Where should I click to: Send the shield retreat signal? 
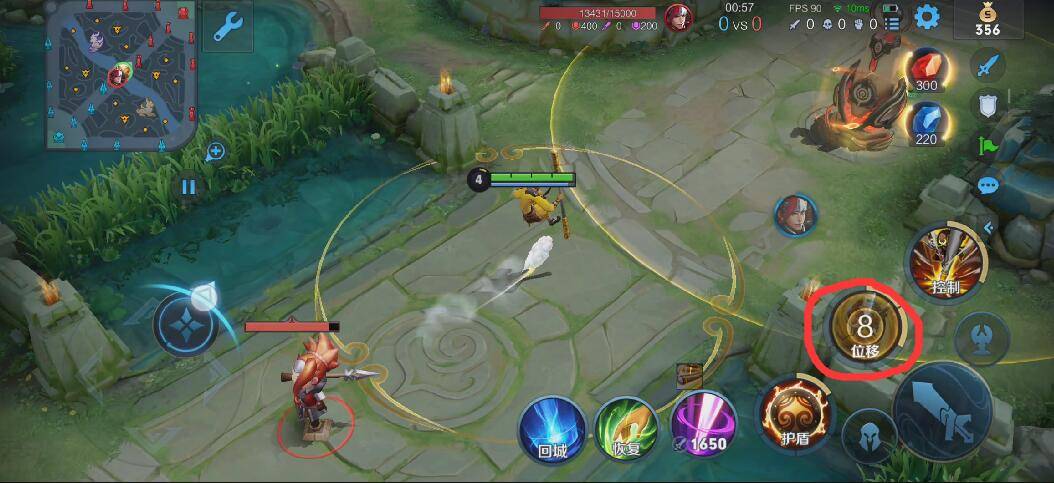(x=988, y=107)
